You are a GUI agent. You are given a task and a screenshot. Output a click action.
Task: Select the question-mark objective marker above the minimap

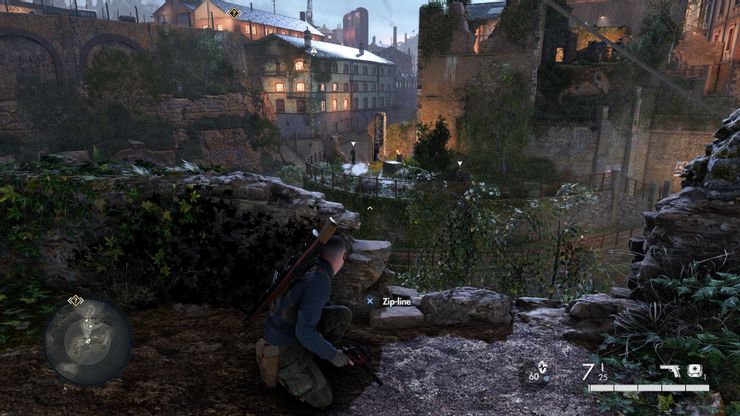(x=75, y=299)
